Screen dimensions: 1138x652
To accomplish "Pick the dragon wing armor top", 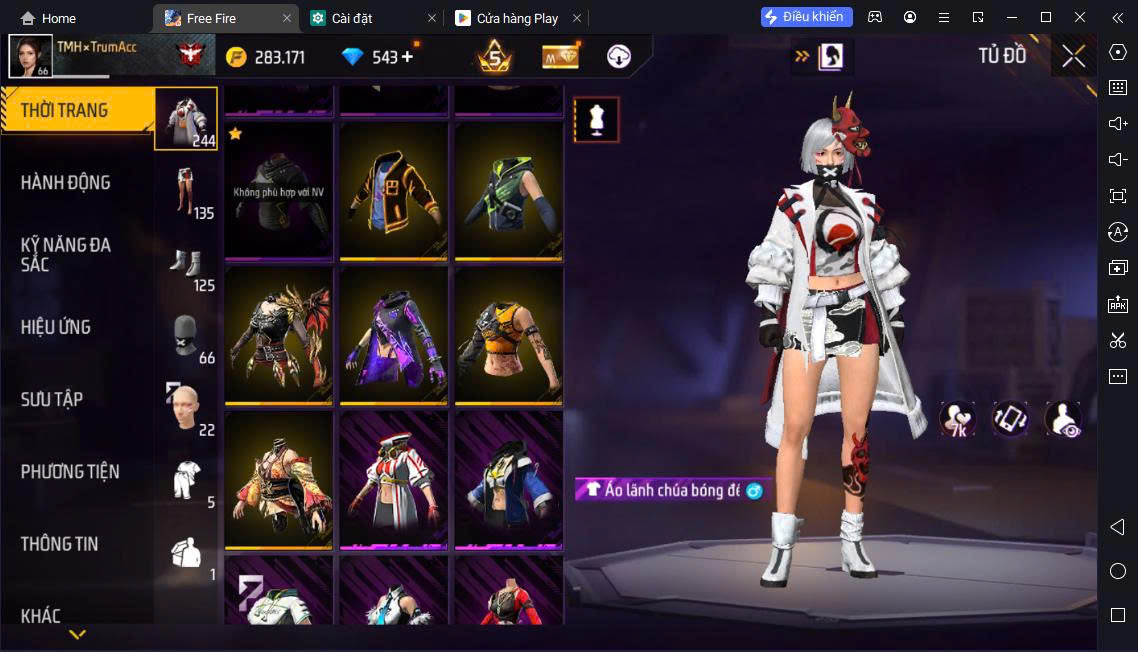I will (279, 336).
